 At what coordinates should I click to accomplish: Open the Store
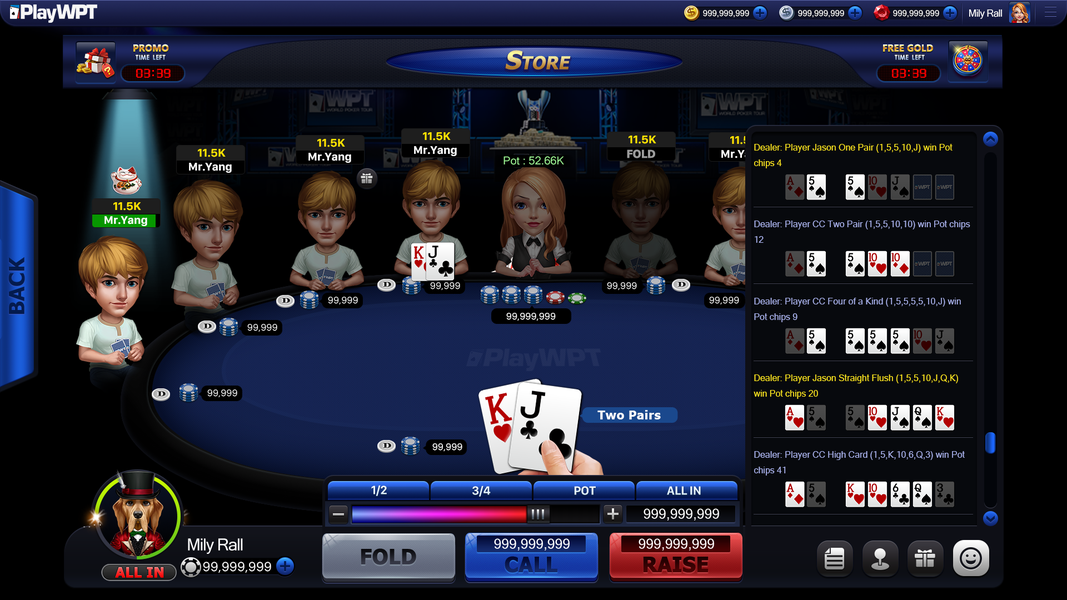537,61
